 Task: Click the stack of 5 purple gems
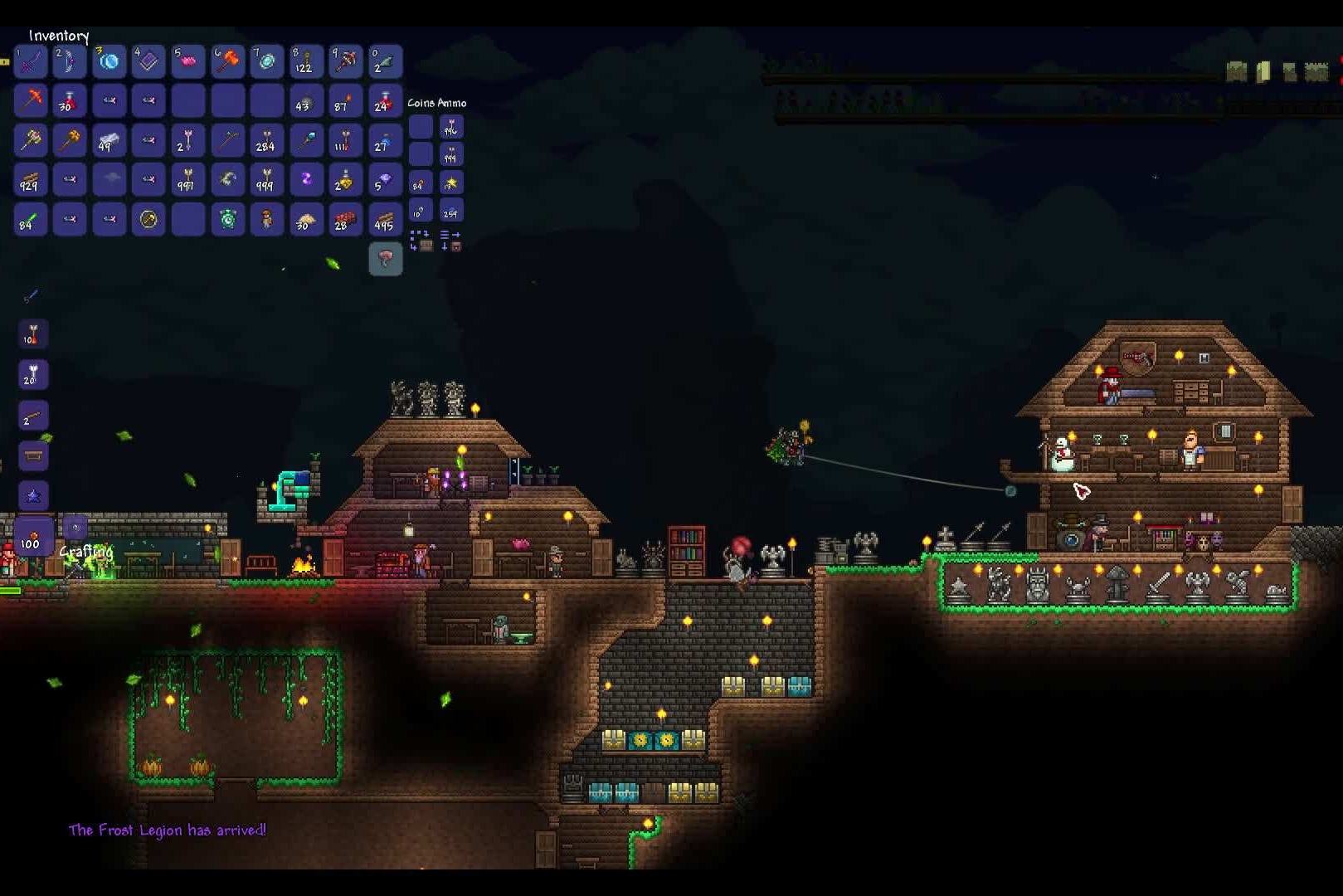[385, 180]
